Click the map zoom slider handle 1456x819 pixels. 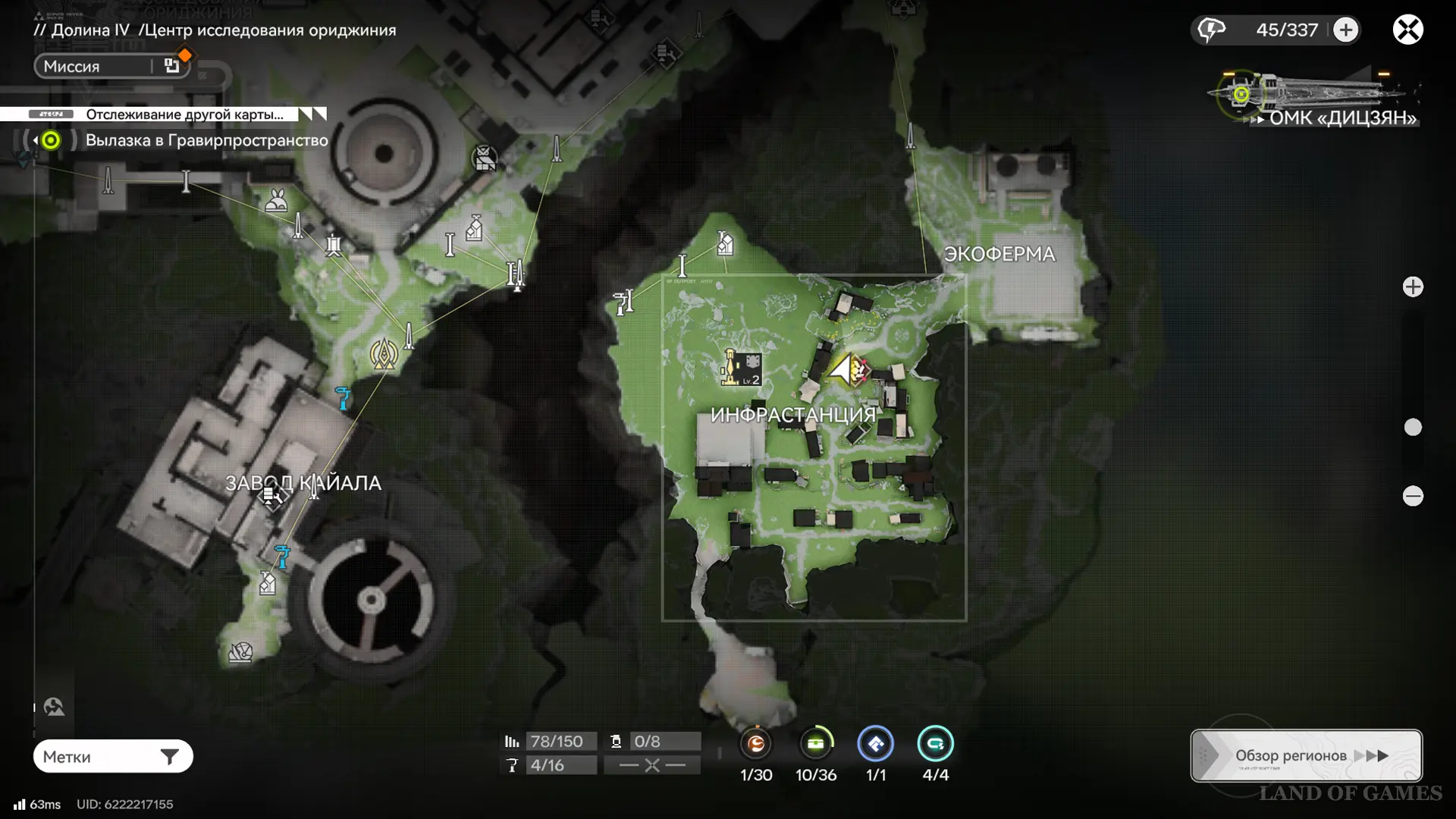click(1413, 427)
